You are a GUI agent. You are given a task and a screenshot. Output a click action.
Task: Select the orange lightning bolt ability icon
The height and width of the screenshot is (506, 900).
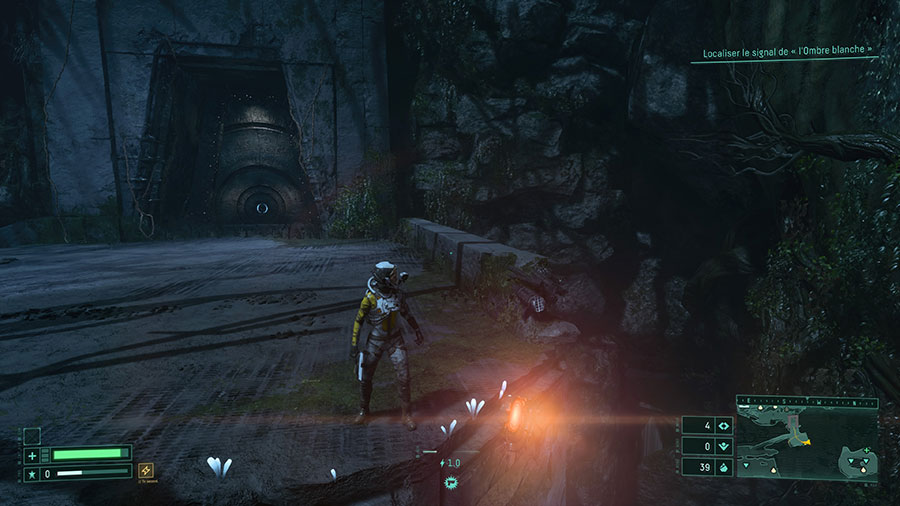tap(146, 470)
